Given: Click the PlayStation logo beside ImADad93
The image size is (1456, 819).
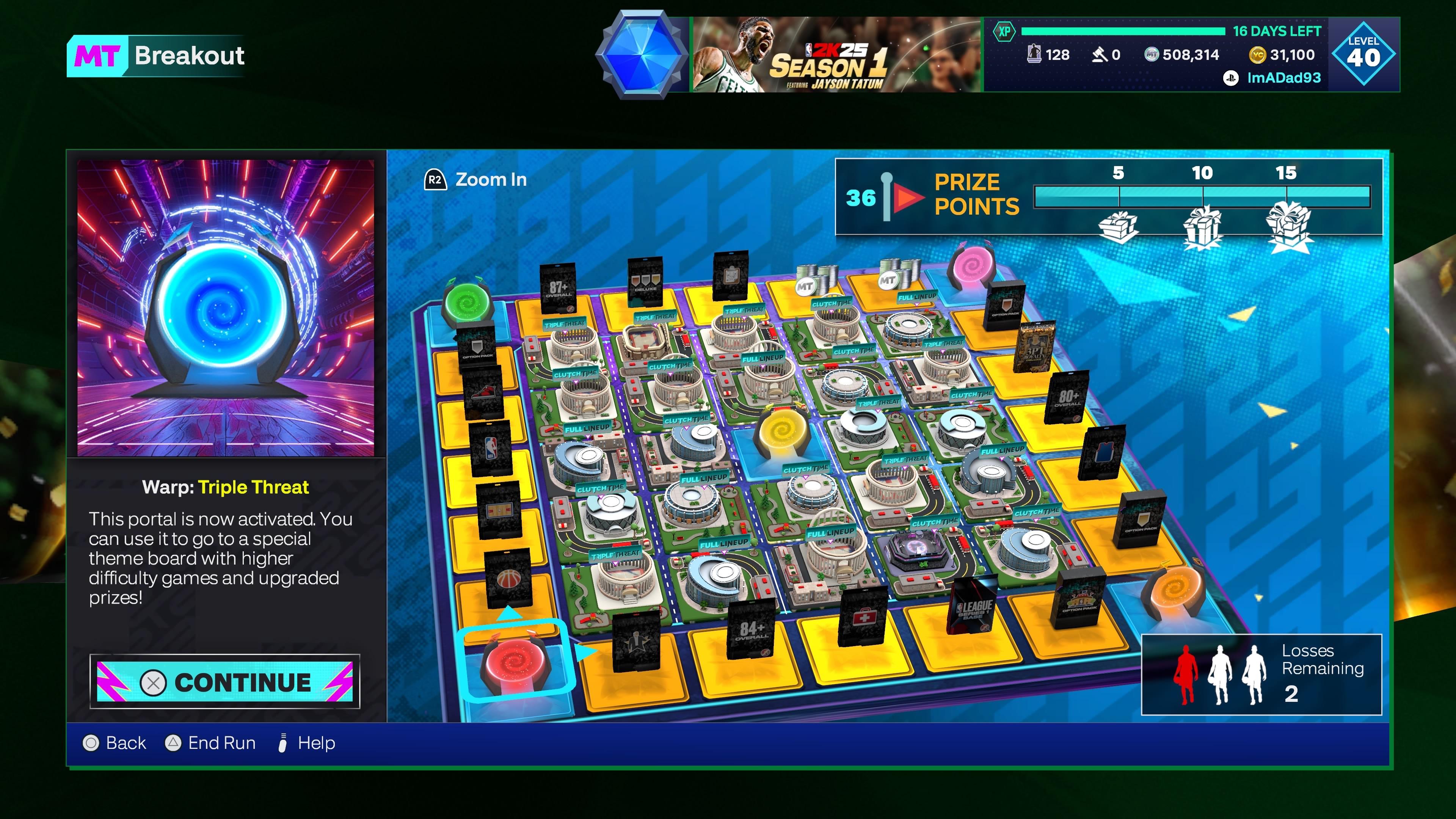Looking at the screenshot, I should 1230,78.
